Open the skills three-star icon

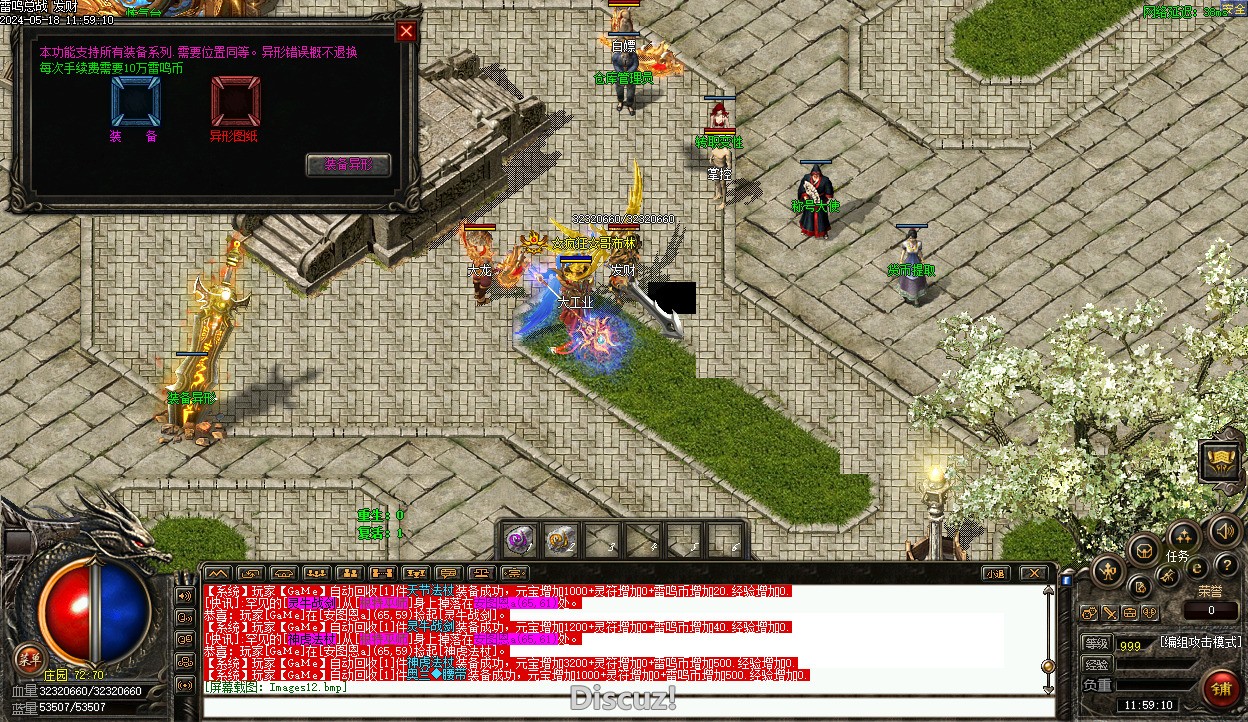coord(1184,536)
